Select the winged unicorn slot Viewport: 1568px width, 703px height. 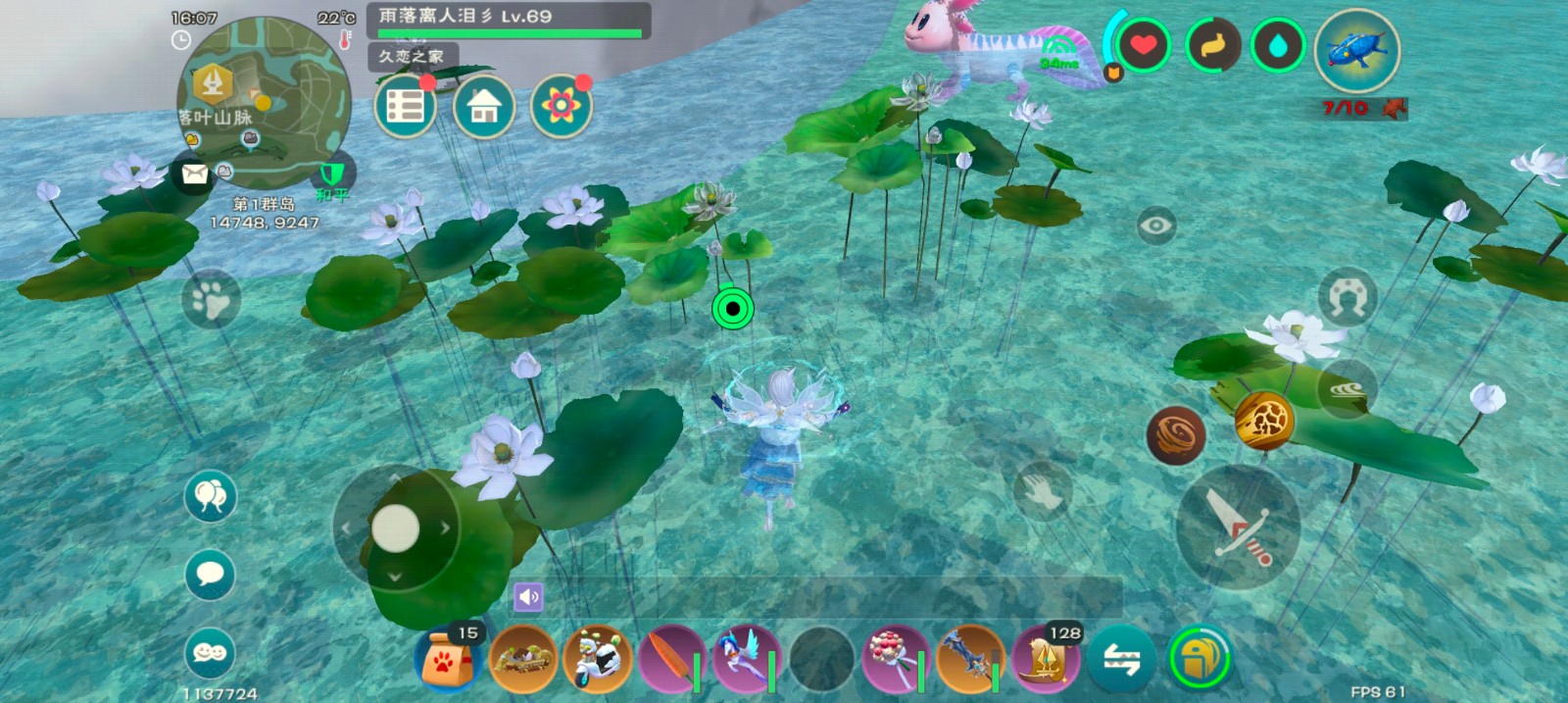click(x=746, y=659)
